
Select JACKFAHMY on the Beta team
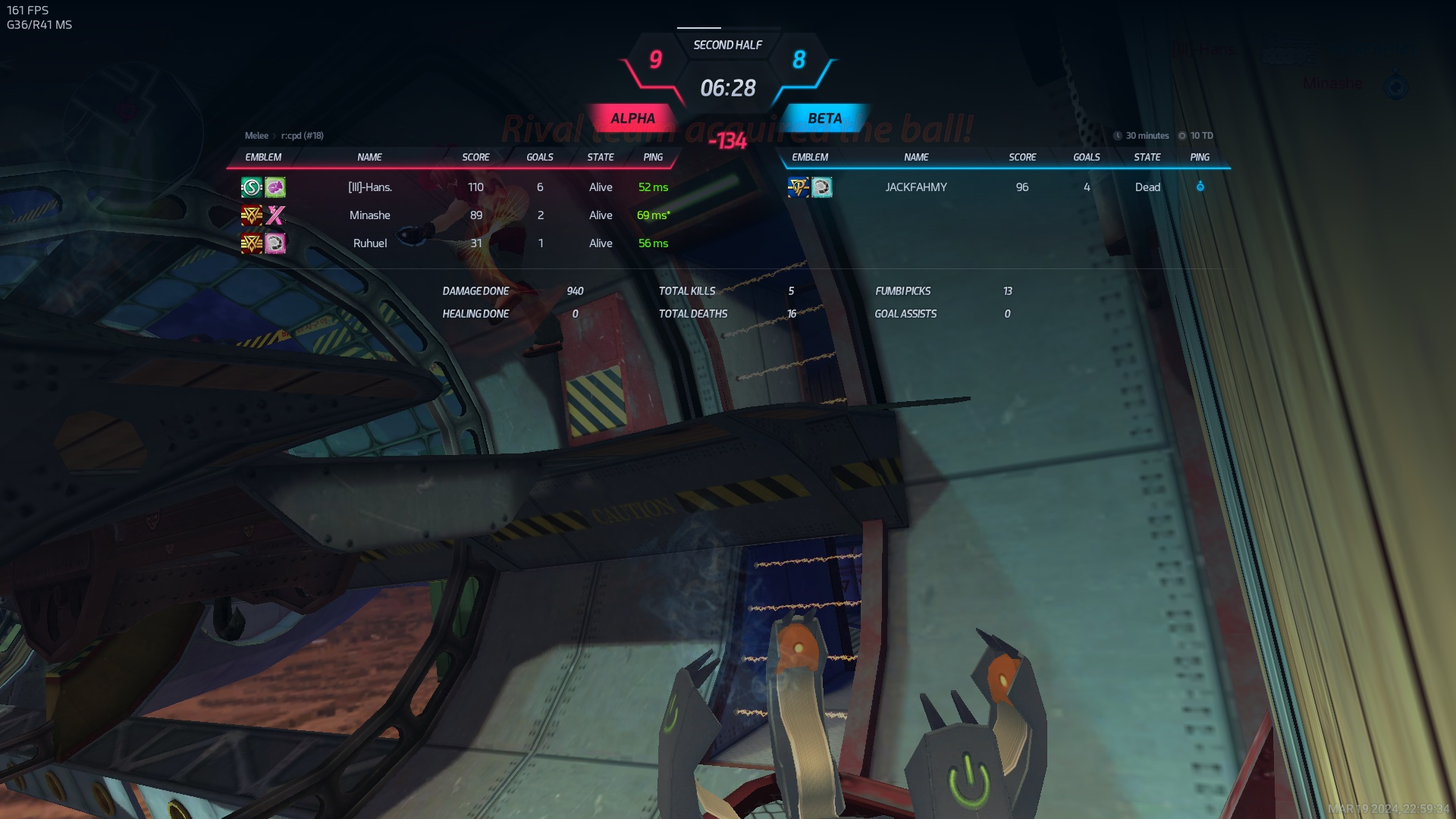(916, 187)
